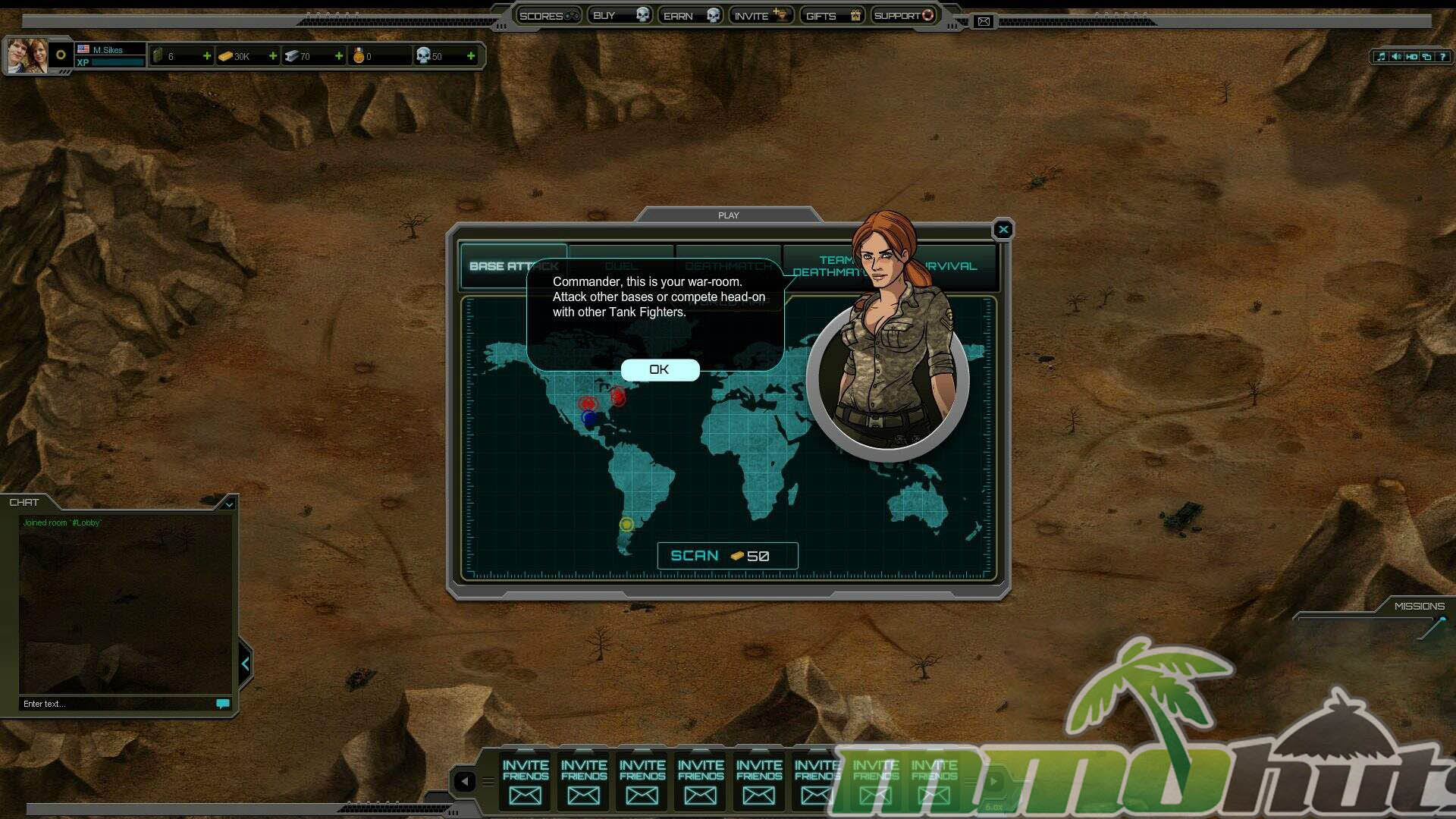Close the Play window
The width and height of the screenshot is (1456, 819).
(1003, 229)
